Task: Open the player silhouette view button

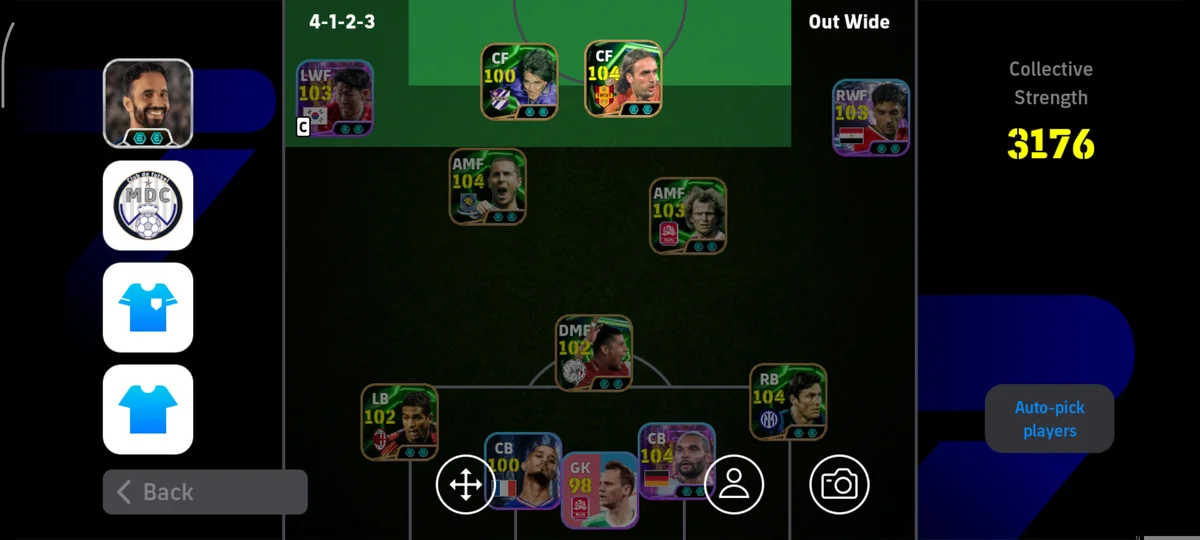Action: tap(734, 485)
